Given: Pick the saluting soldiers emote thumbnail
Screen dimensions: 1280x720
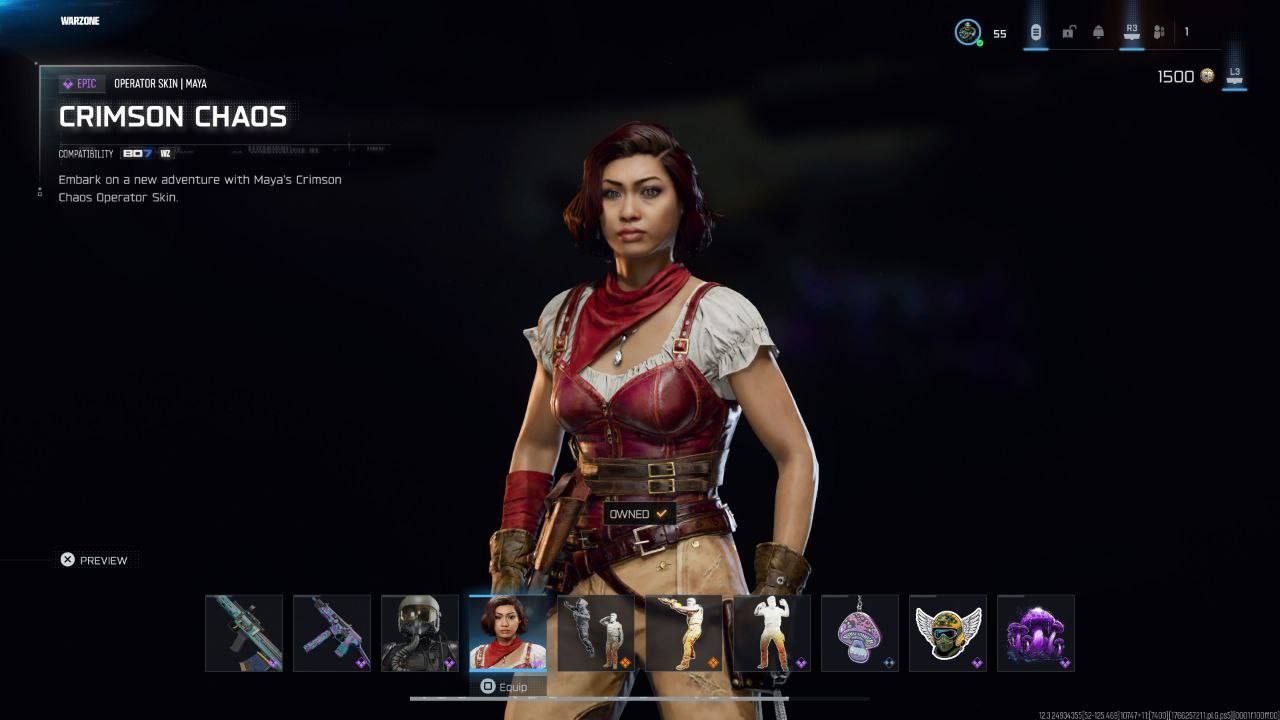Looking at the screenshot, I should click(596, 633).
